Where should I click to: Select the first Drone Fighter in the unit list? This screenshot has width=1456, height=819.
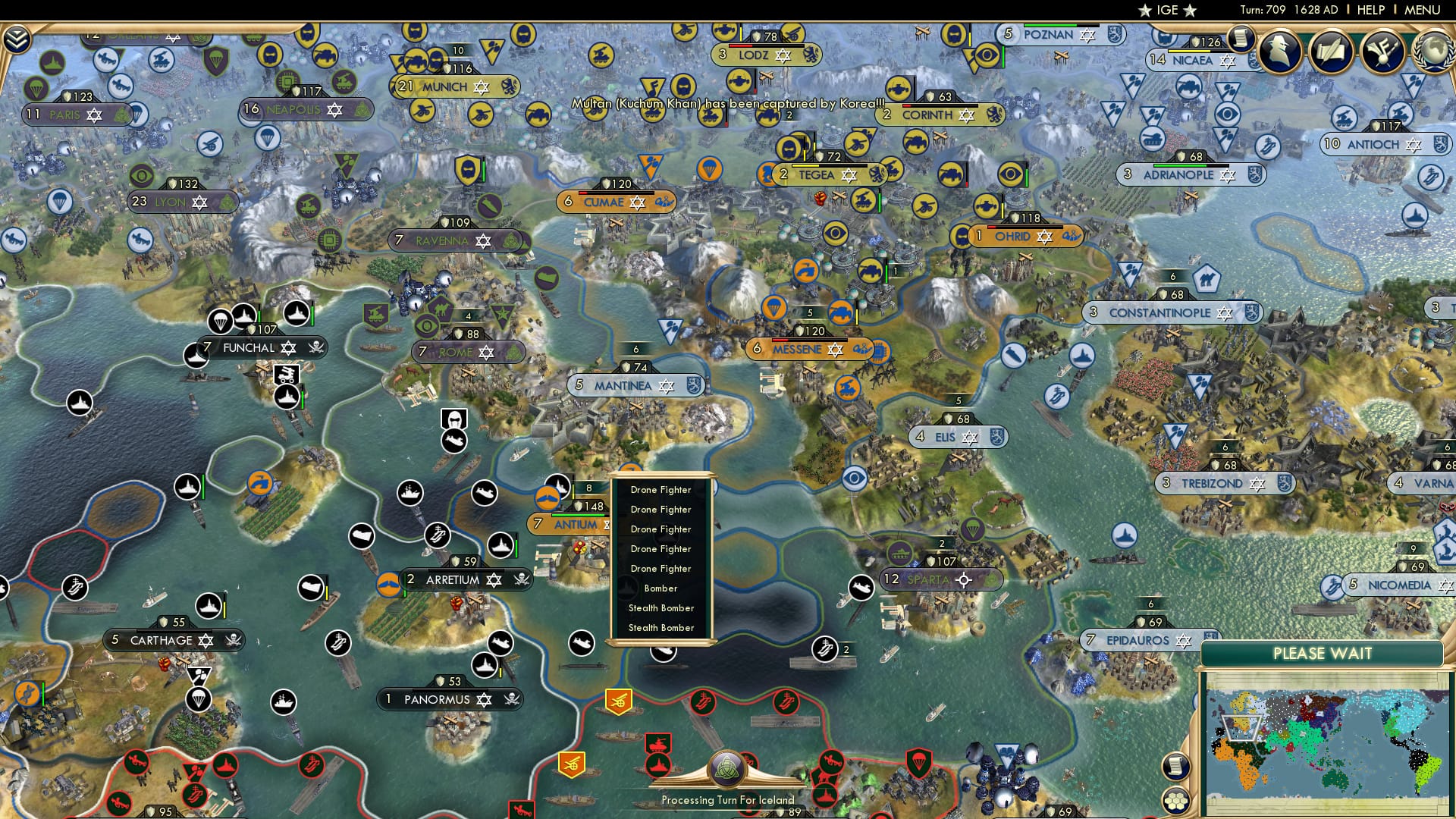point(661,490)
